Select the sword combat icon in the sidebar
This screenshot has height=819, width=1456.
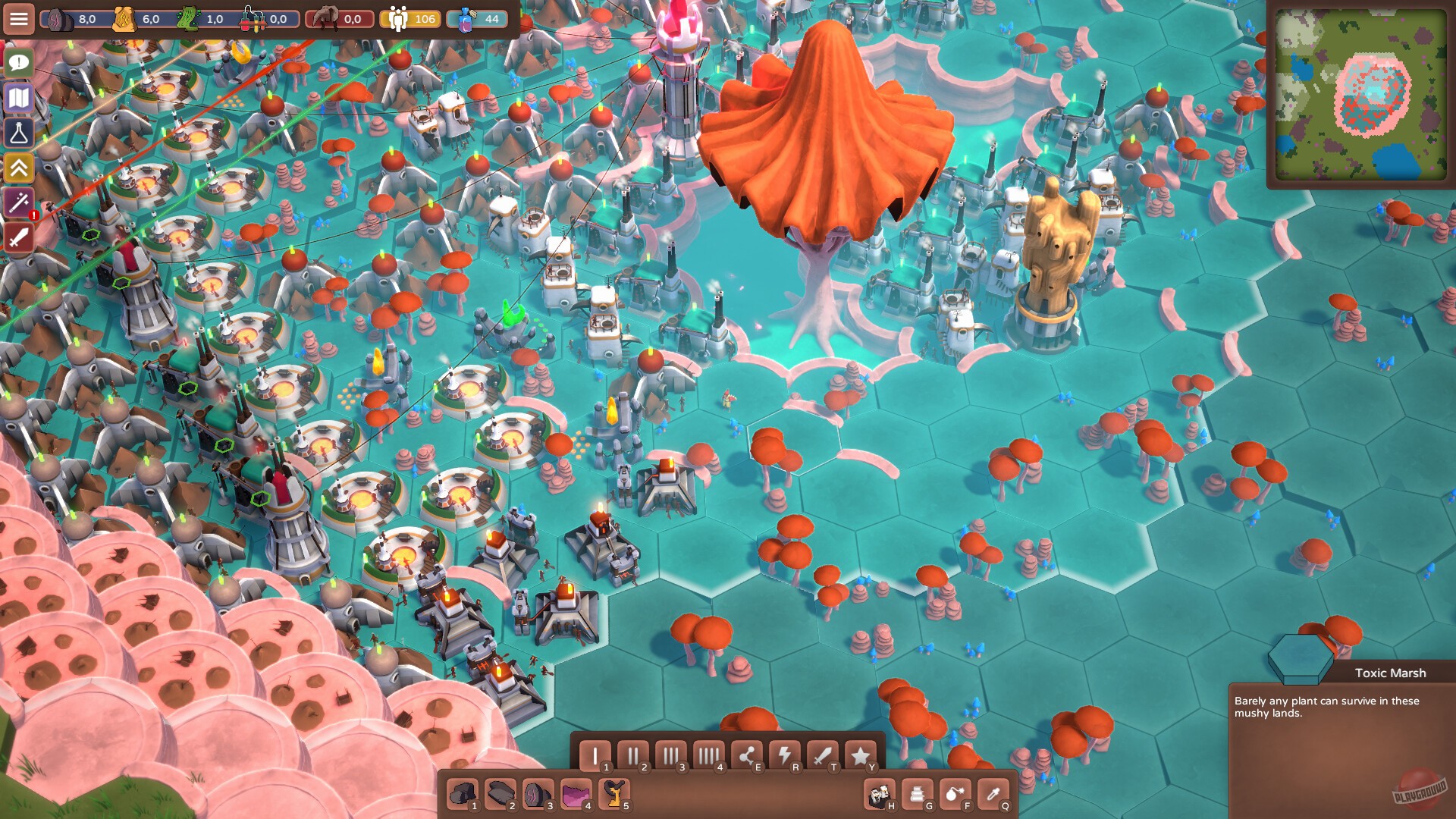[x=19, y=237]
